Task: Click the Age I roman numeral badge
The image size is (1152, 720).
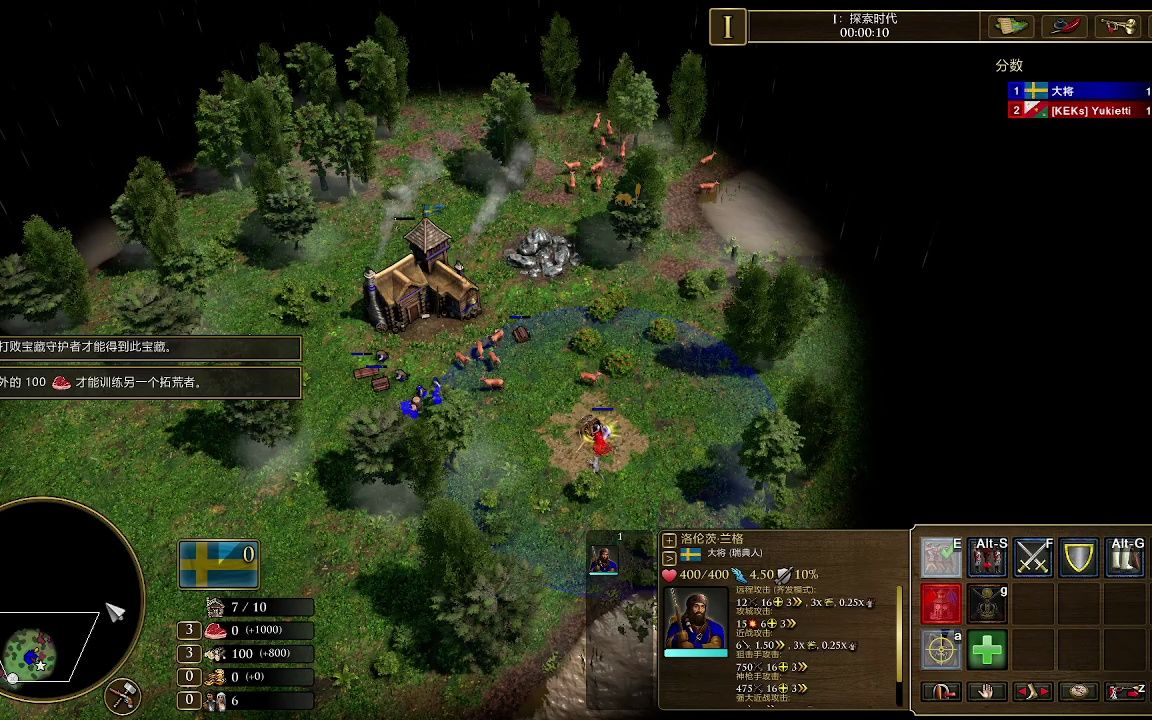Action: pos(728,27)
